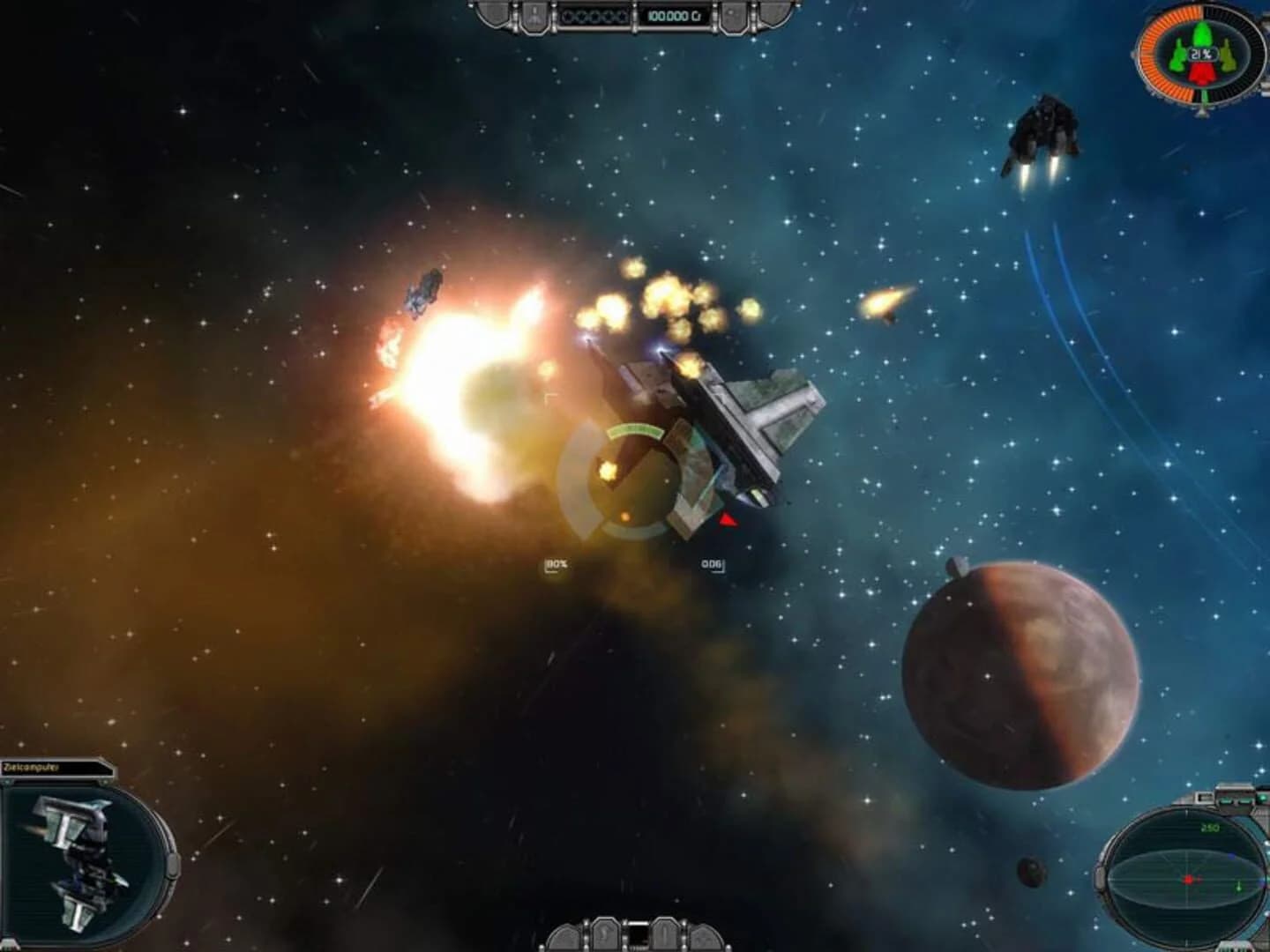
Task: Select the radar readout showing 250
Action: coord(1210,826)
